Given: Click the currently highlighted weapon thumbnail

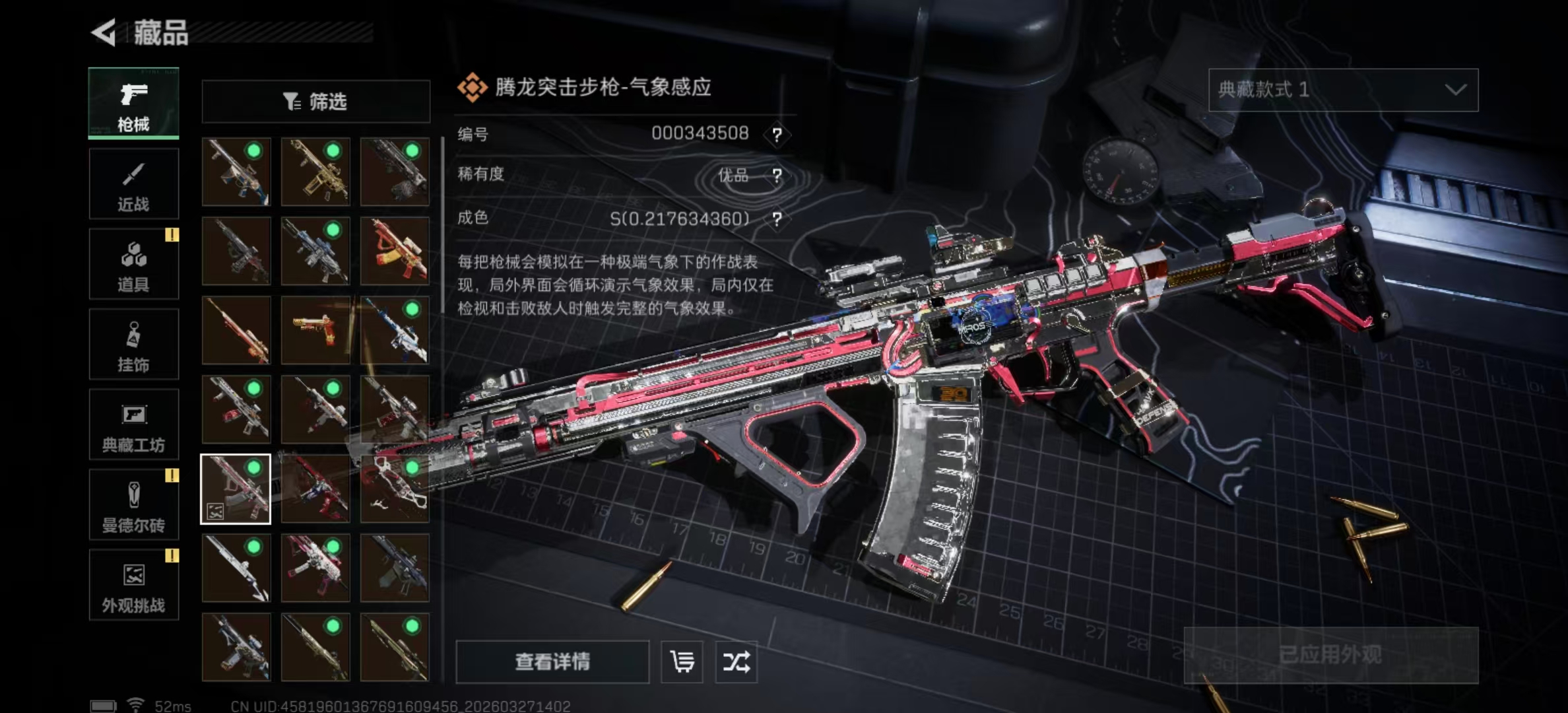Looking at the screenshot, I should (236, 490).
